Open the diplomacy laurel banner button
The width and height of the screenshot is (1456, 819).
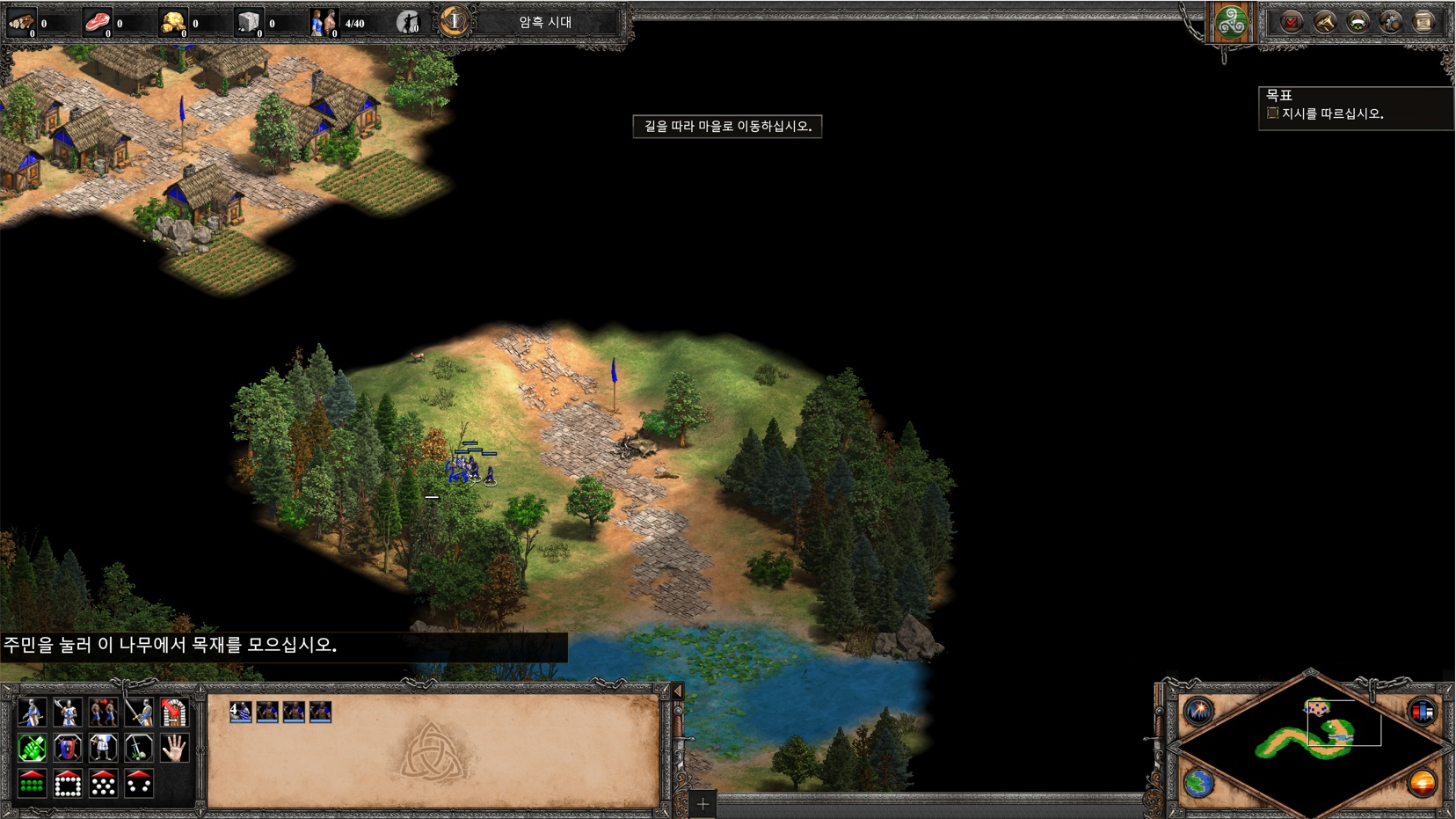coord(1358,22)
